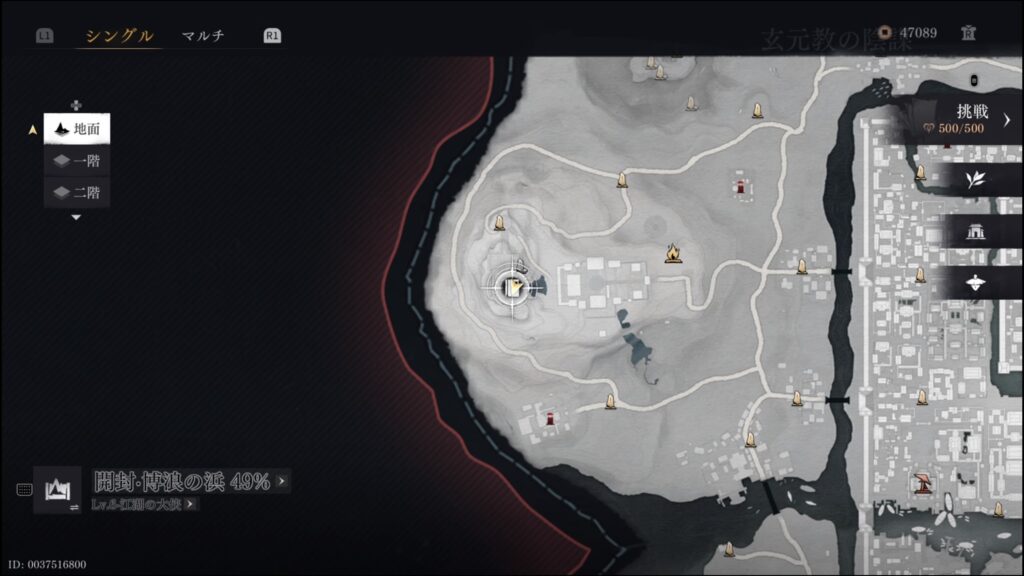Image resolution: width=1024 pixels, height=576 pixels.
Task: Open the 開封·博浪の浜 49% exploration details
Action: 191,481
